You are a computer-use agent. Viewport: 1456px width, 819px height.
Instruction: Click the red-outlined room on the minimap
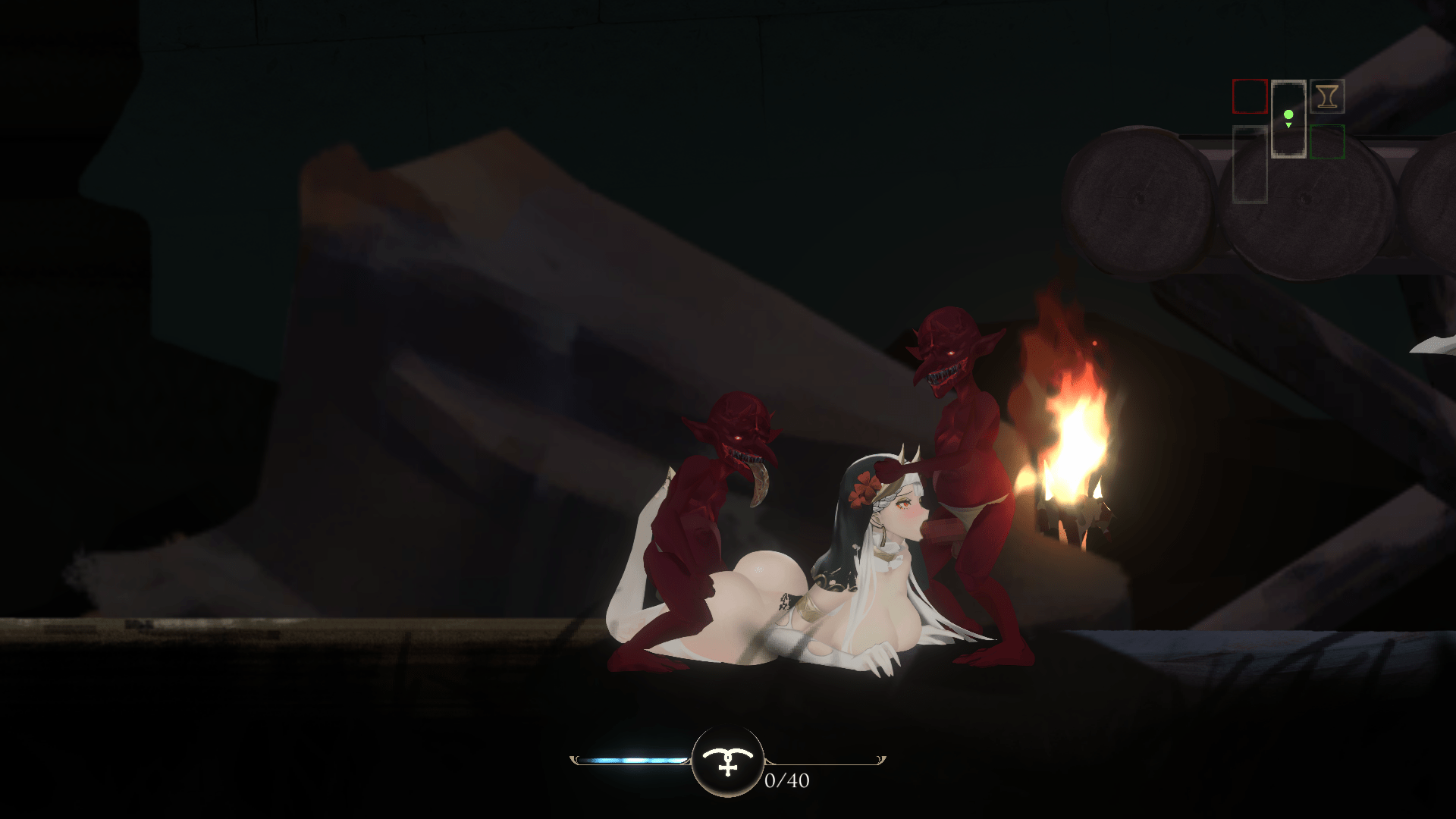tap(1250, 96)
